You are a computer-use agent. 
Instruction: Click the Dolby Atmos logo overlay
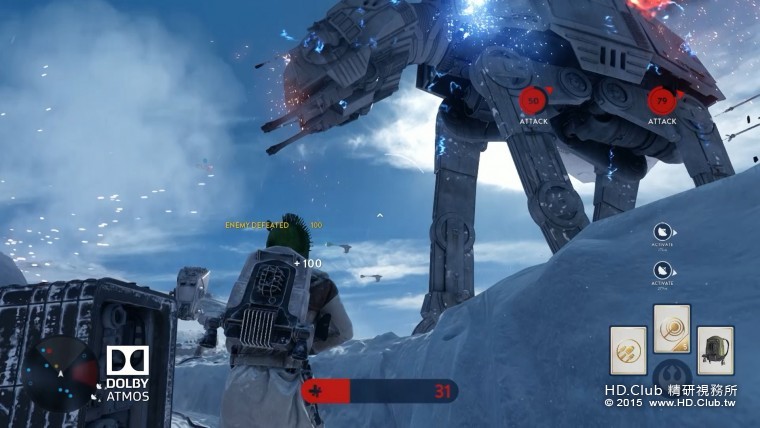click(127, 374)
